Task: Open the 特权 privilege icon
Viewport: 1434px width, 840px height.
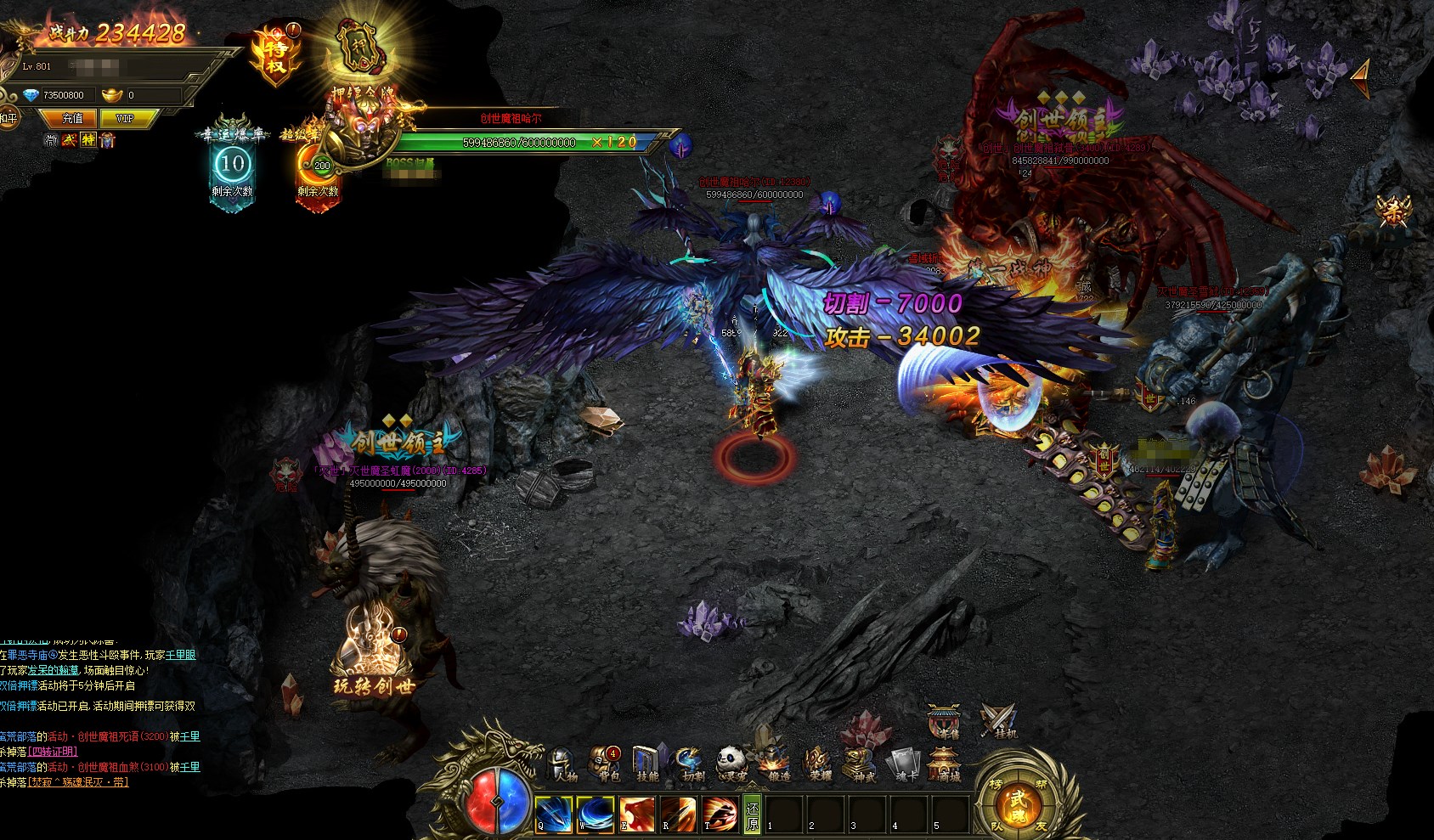Action: coord(274,53)
